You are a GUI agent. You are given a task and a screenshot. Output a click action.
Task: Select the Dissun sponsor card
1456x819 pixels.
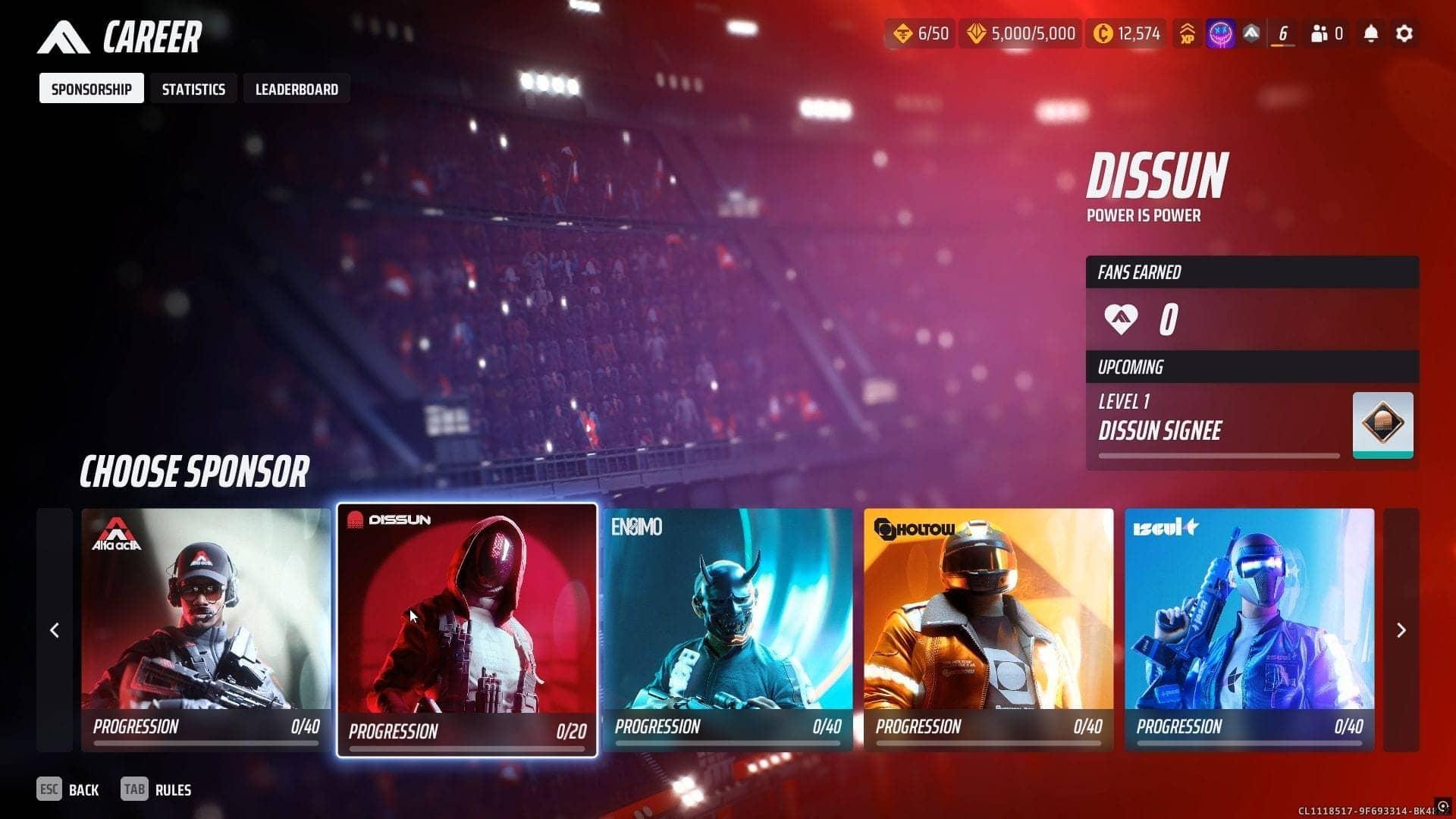click(x=466, y=629)
